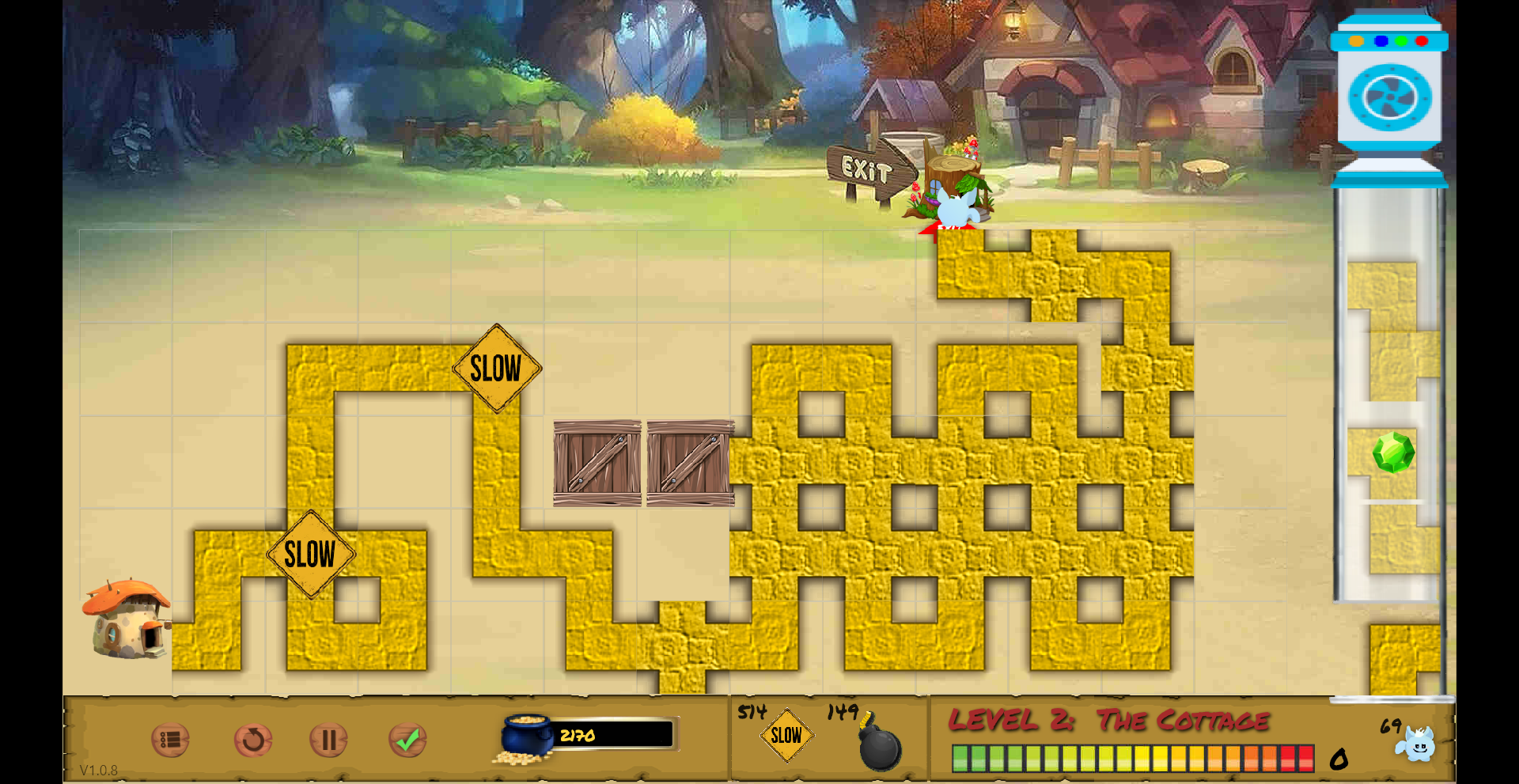Open the level menu list button
The width and height of the screenshot is (1519, 784).
coord(170,740)
